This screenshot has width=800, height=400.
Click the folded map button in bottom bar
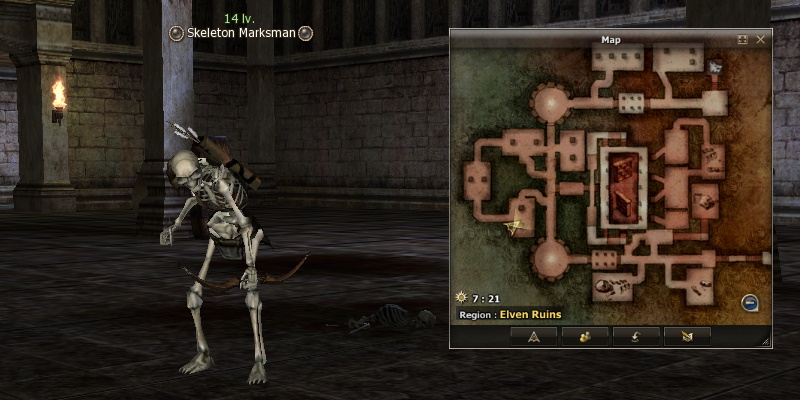click(687, 336)
